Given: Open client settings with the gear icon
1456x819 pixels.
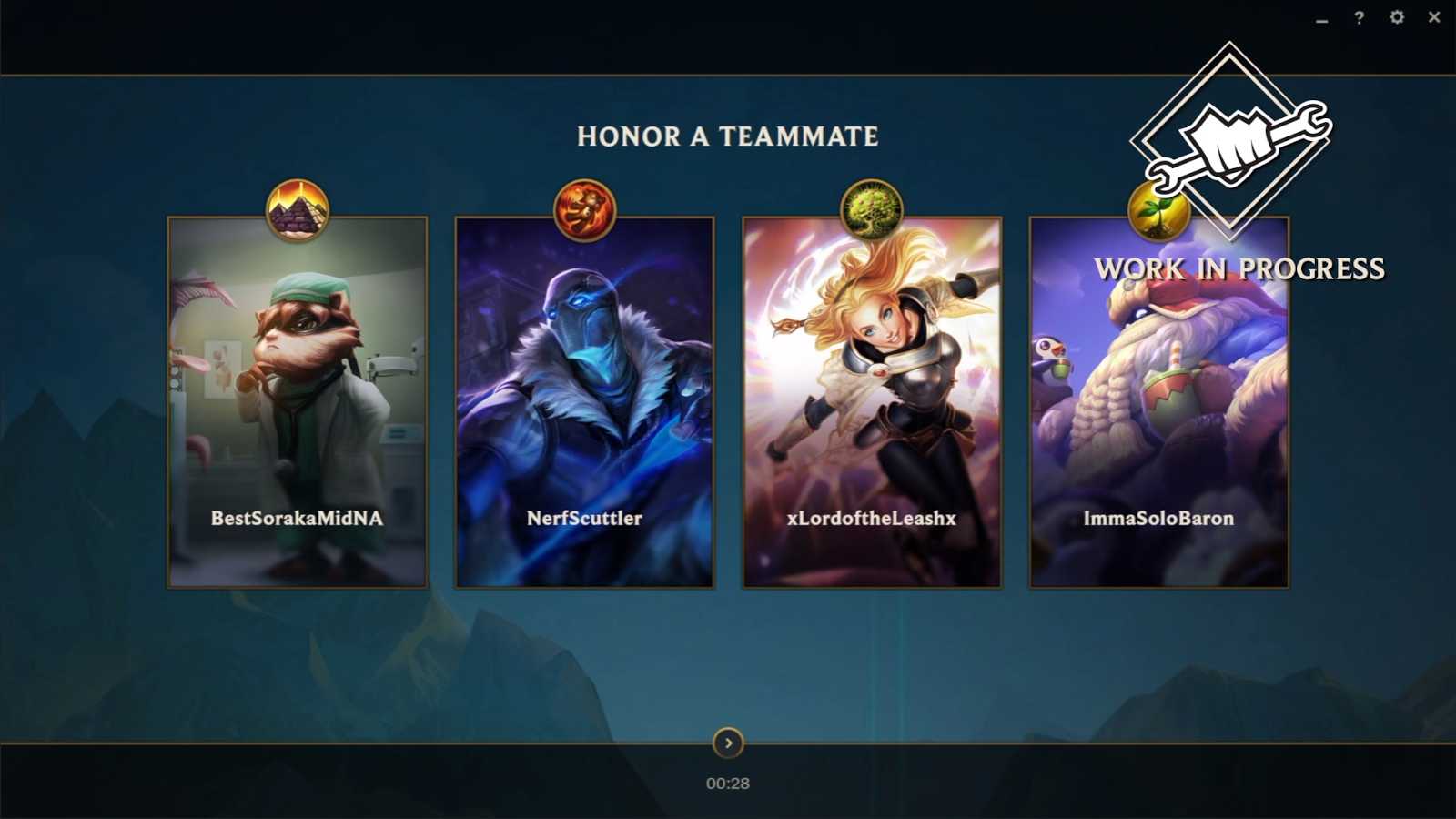Looking at the screenshot, I should 1398,16.
